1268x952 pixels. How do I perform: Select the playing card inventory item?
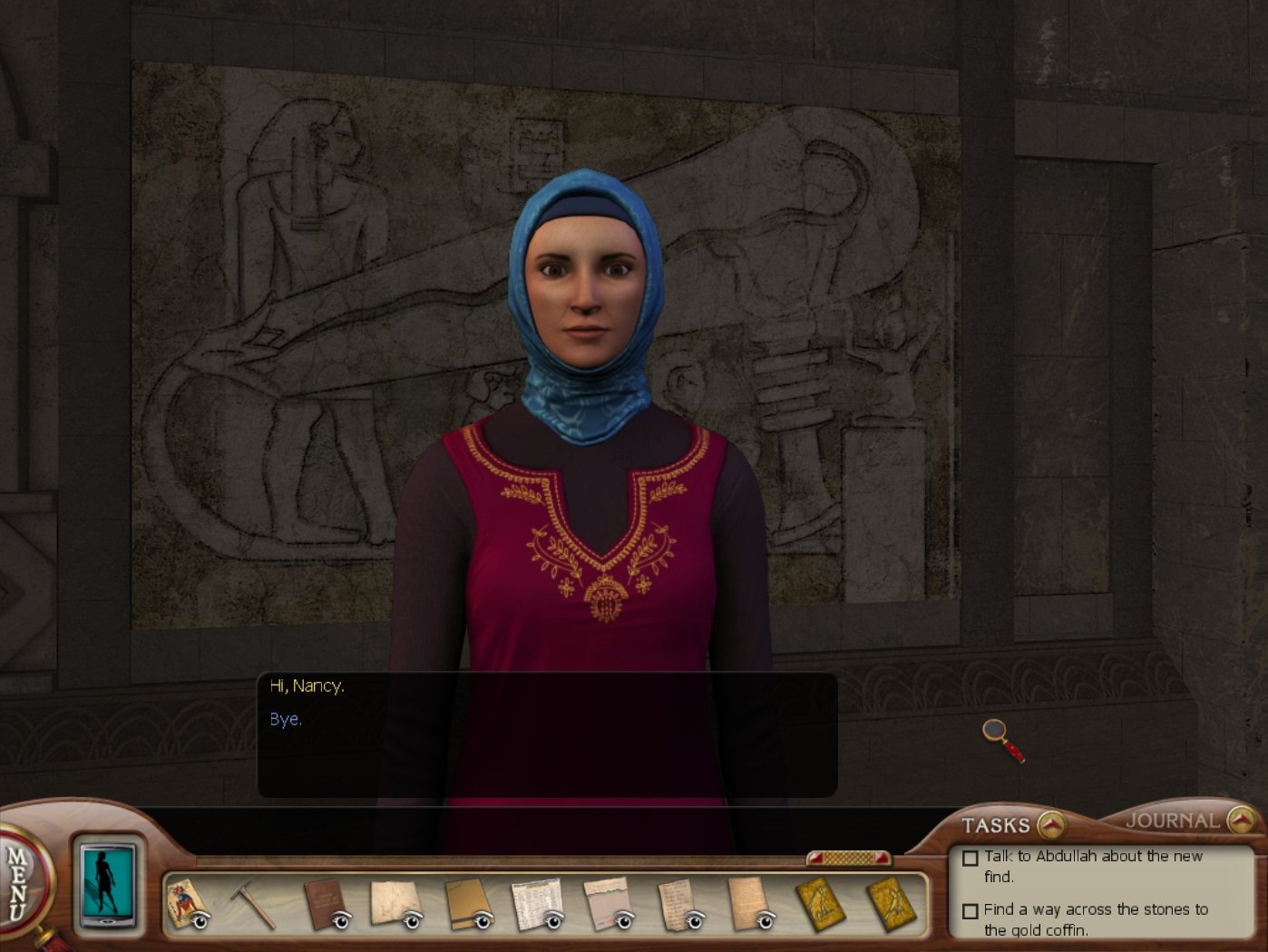point(188,902)
